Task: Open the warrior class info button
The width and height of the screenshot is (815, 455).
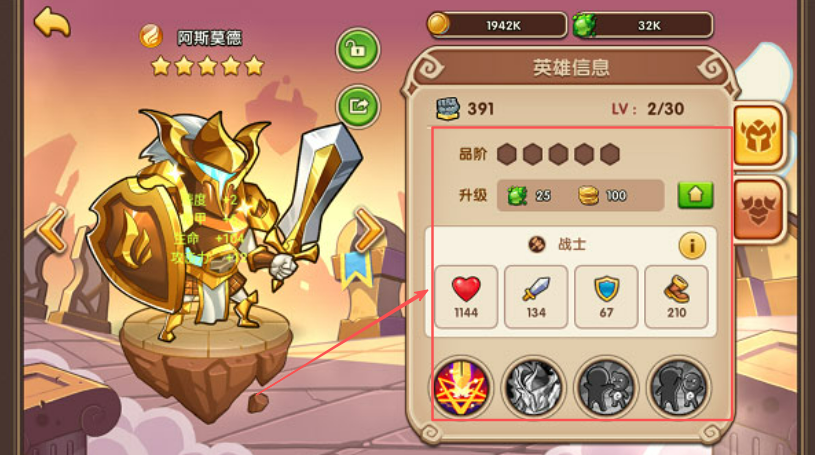Action: click(x=692, y=245)
